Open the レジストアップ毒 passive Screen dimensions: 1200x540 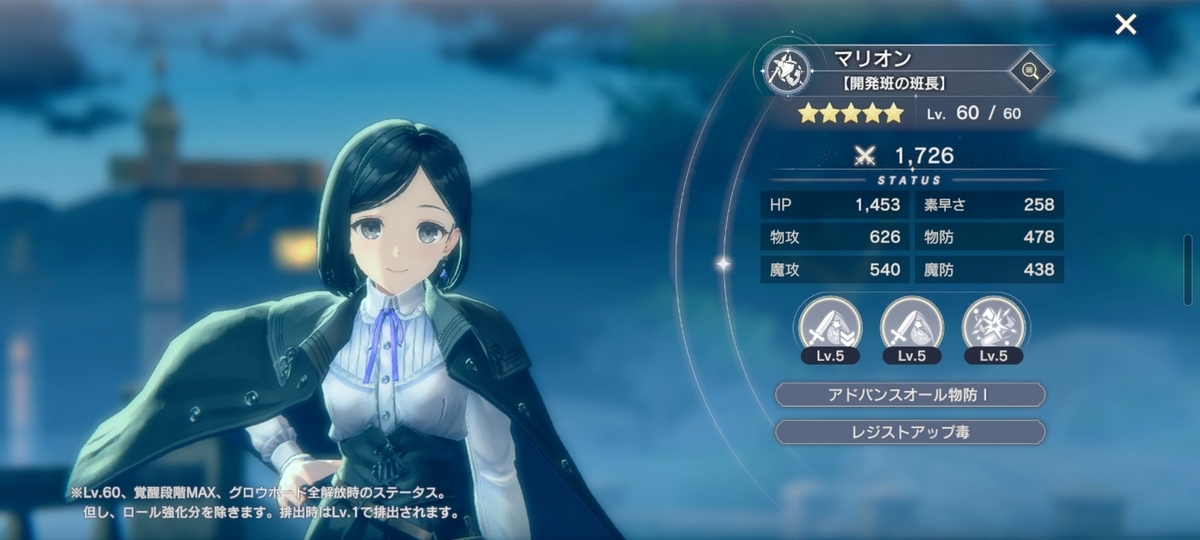[910, 432]
